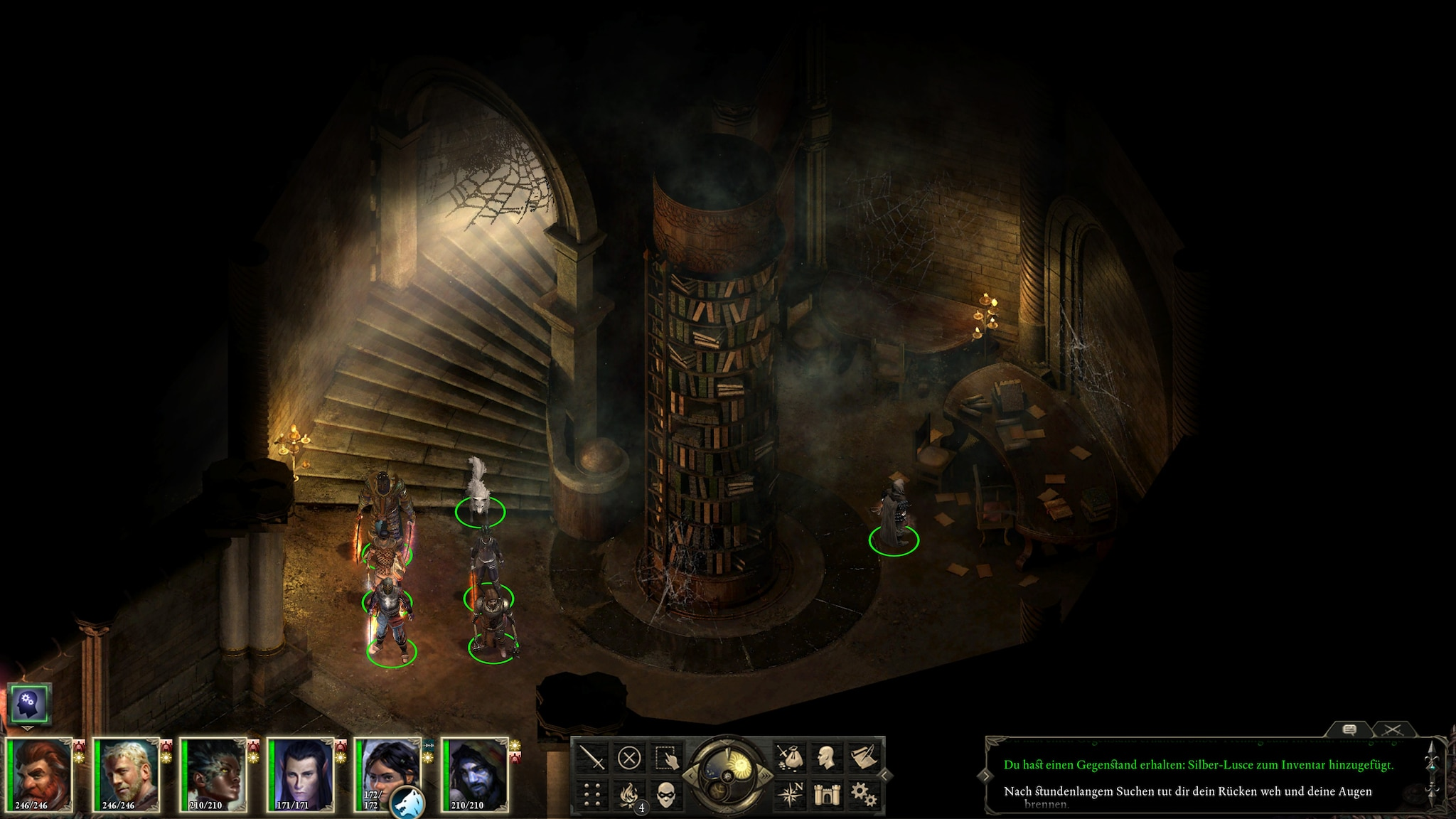This screenshot has width=1456, height=819.
Task: Select the red-bearded dwarf portrait
Action: [41, 774]
